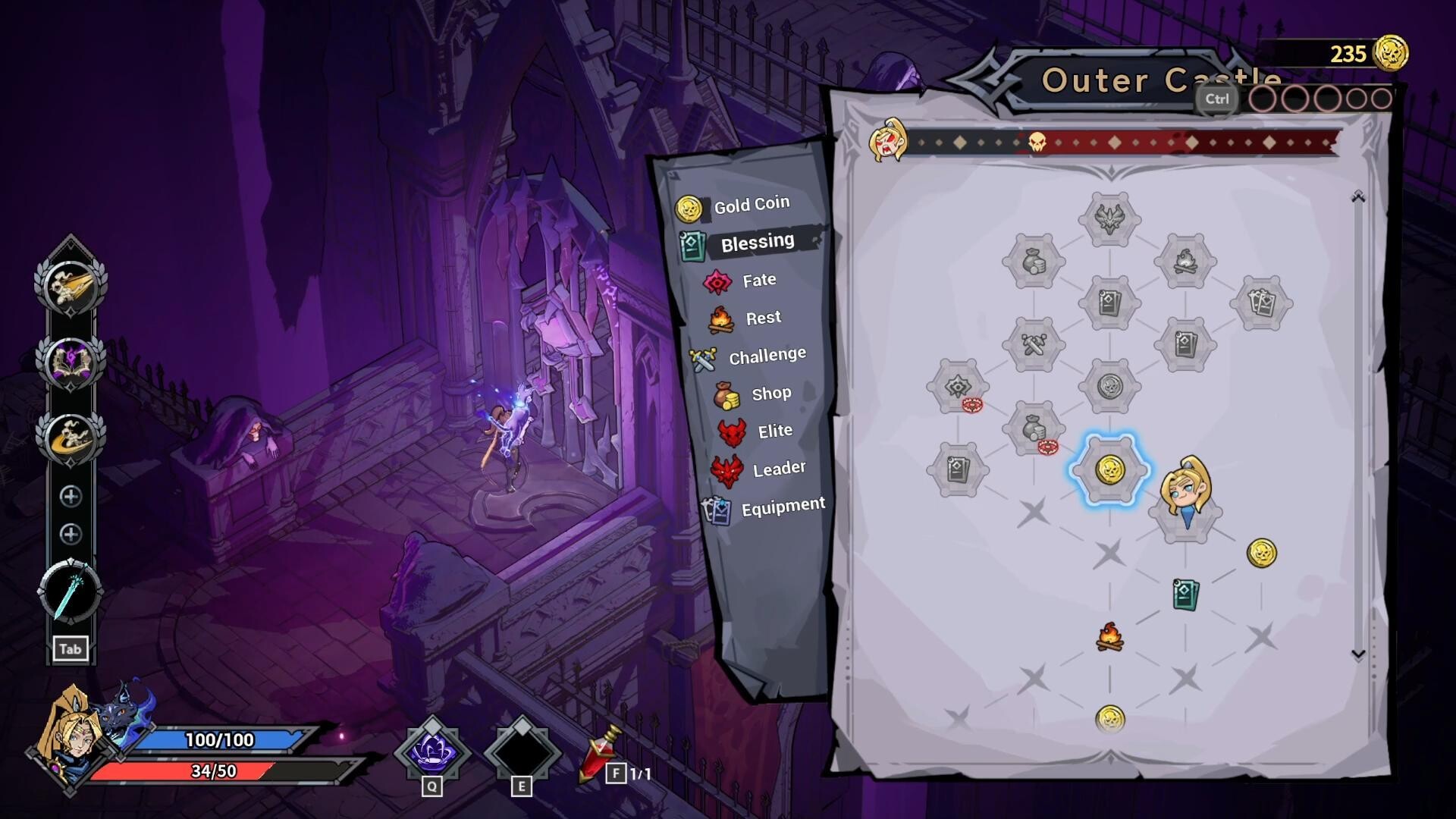This screenshot has height=819, width=1456.
Task: Select the Challenge legend entry
Action: 766,356
